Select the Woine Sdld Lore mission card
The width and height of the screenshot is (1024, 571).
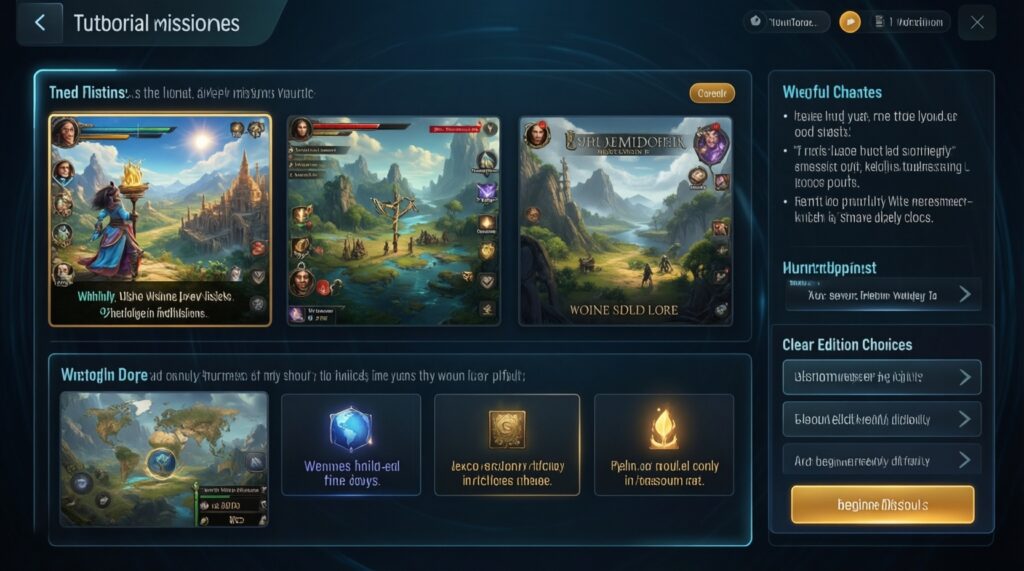(x=625, y=220)
